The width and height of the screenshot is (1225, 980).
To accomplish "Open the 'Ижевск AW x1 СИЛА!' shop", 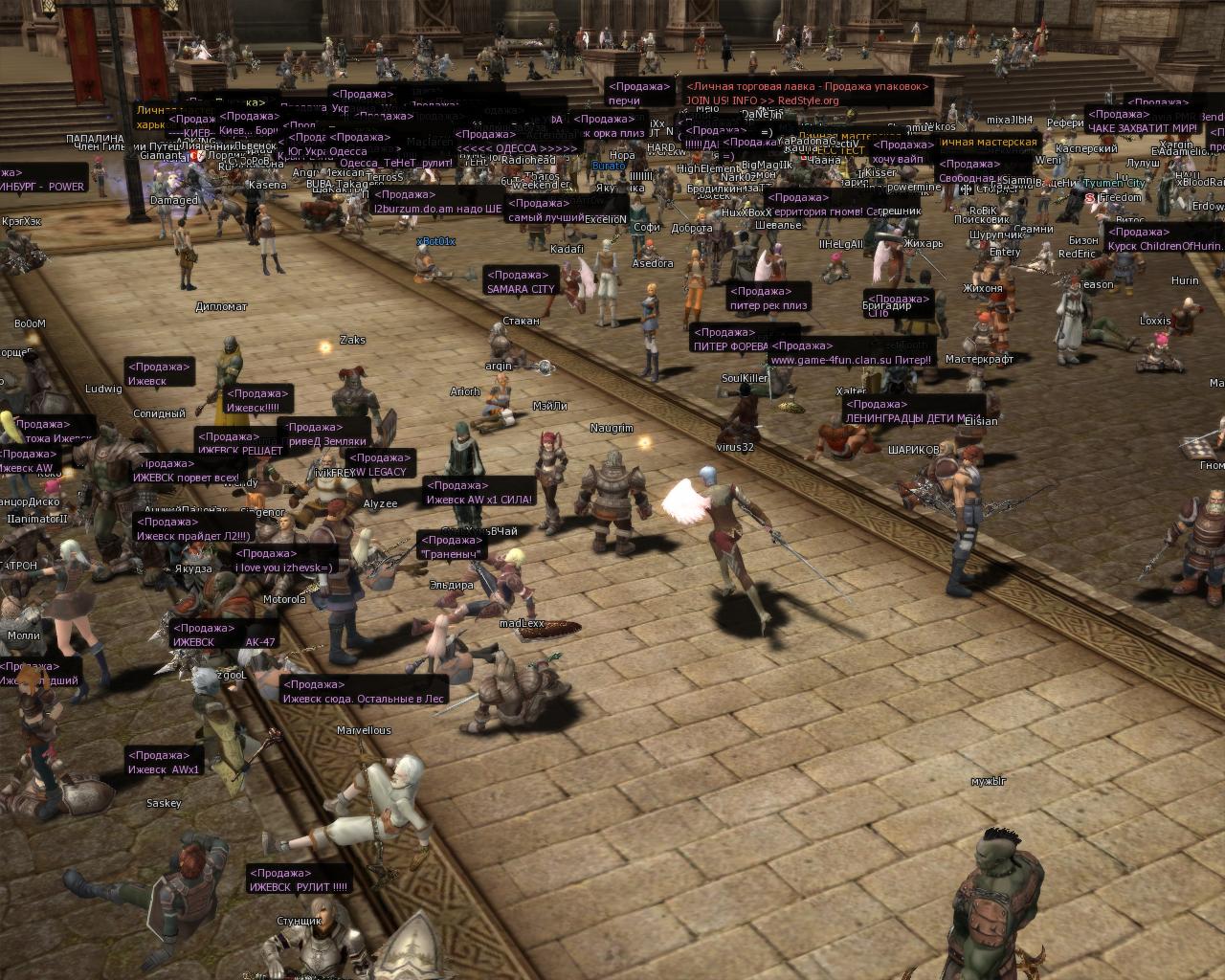I will tap(479, 493).
